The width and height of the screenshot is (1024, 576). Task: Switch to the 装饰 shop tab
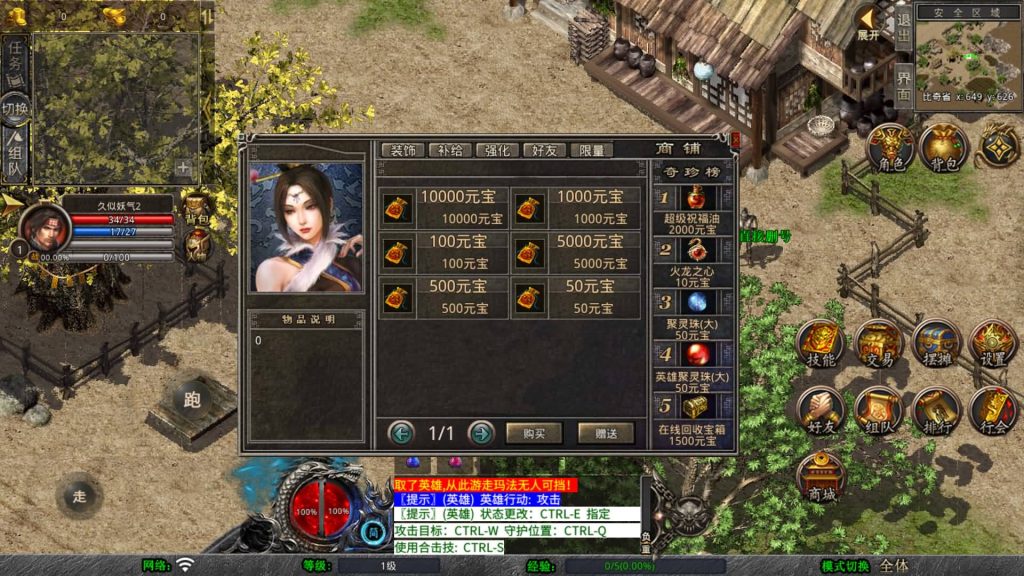403,150
